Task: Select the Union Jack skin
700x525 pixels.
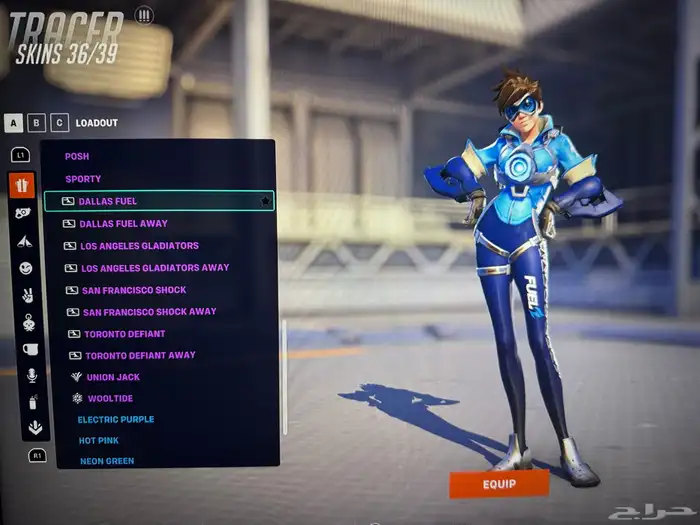Action: coord(113,377)
